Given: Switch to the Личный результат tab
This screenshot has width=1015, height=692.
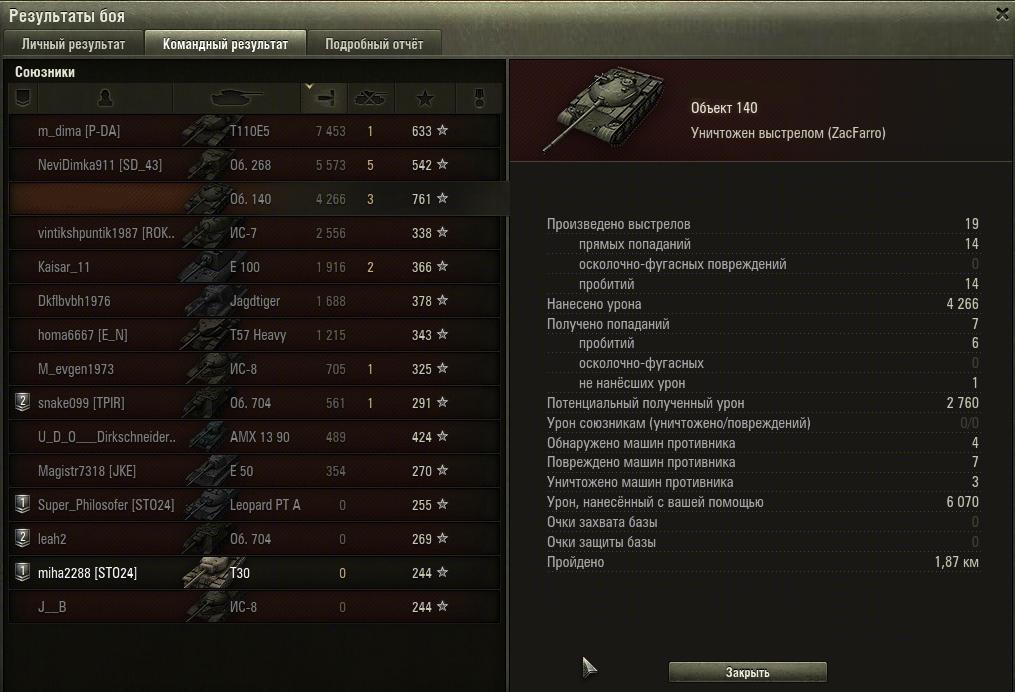Looking at the screenshot, I should point(73,44).
